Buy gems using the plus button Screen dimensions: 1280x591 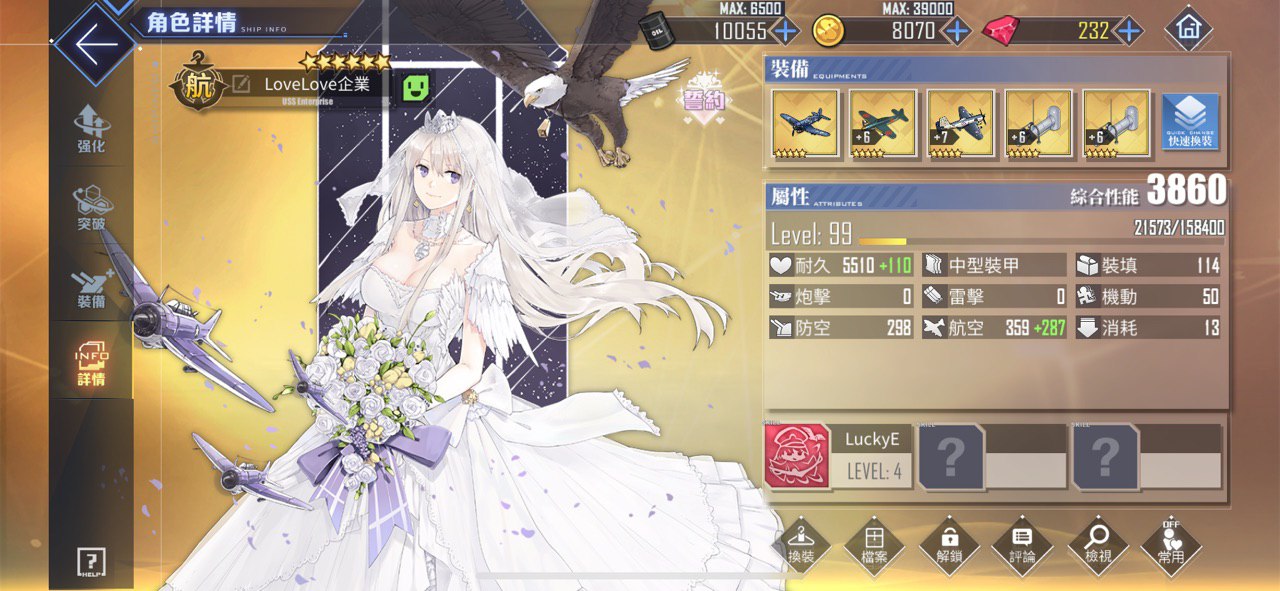pyautogui.click(x=1129, y=31)
